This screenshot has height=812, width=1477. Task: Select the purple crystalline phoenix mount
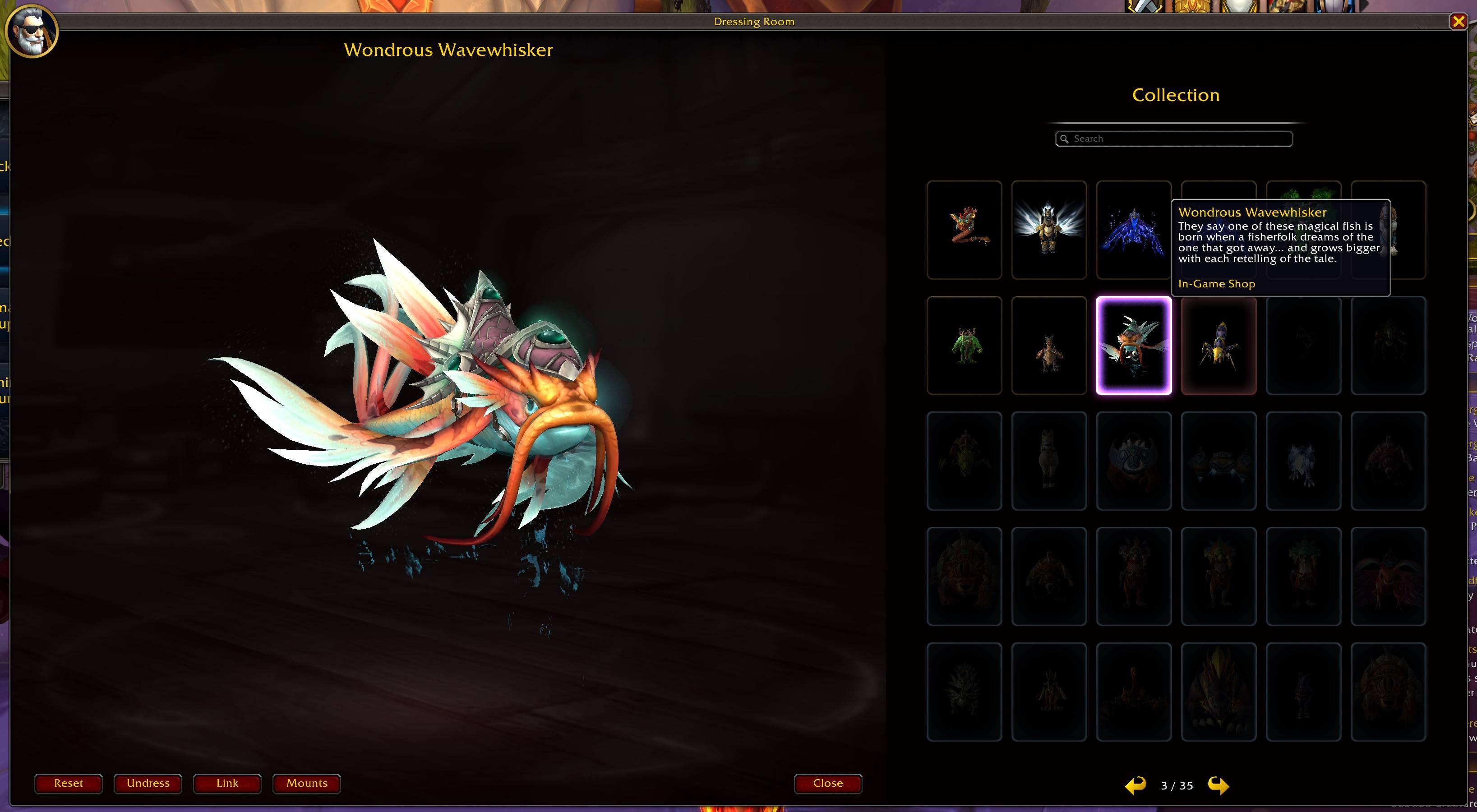click(x=1134, y=230)
